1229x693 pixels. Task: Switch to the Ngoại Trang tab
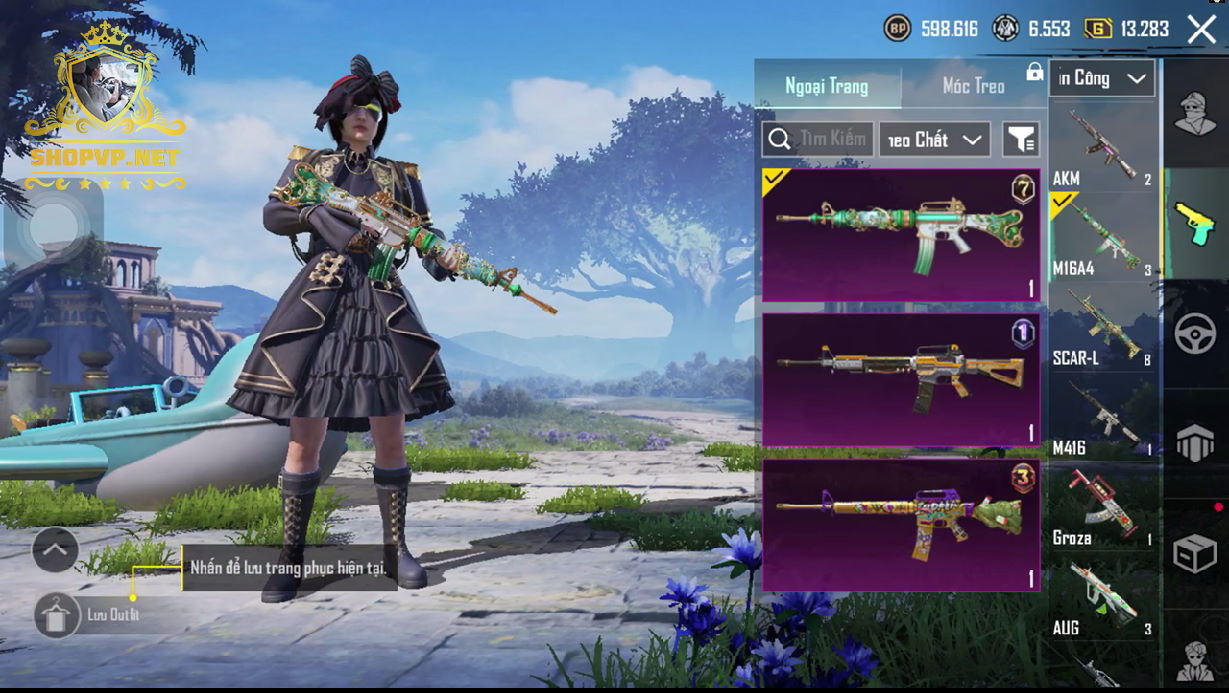click(x=827, y=86)
